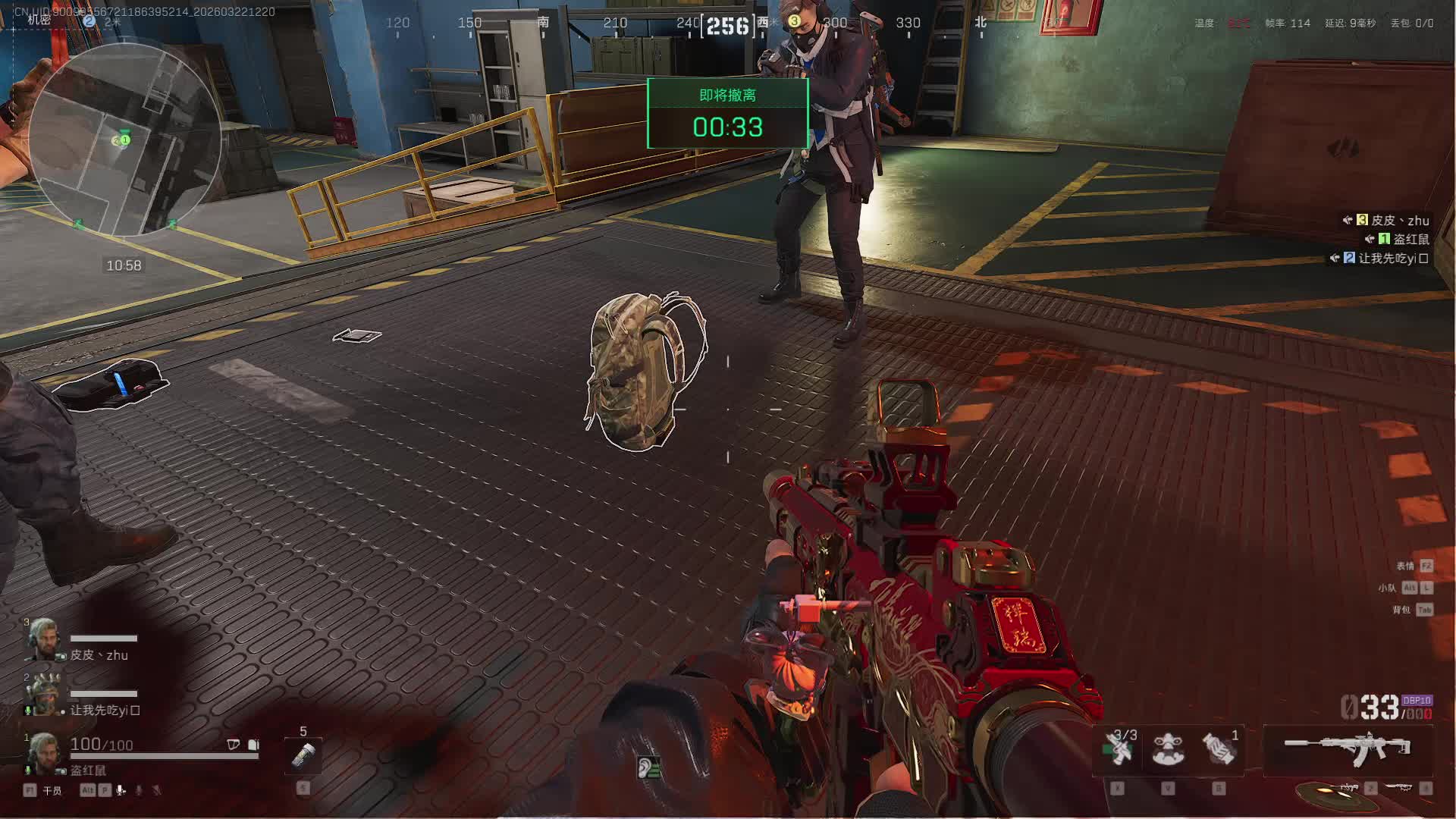Click 皮皮、zhu in the right-side squad list
Screen dimensions: 1456x819
(1399, 220)
